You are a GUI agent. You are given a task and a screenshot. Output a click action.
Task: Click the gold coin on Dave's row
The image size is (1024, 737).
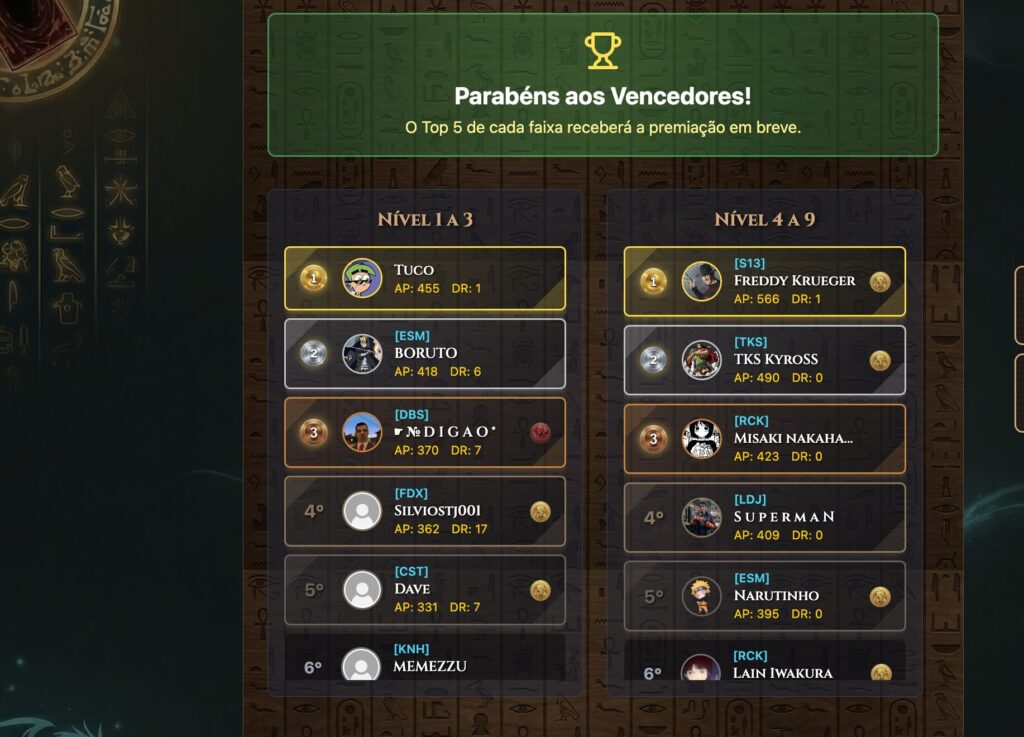point(541,590)
